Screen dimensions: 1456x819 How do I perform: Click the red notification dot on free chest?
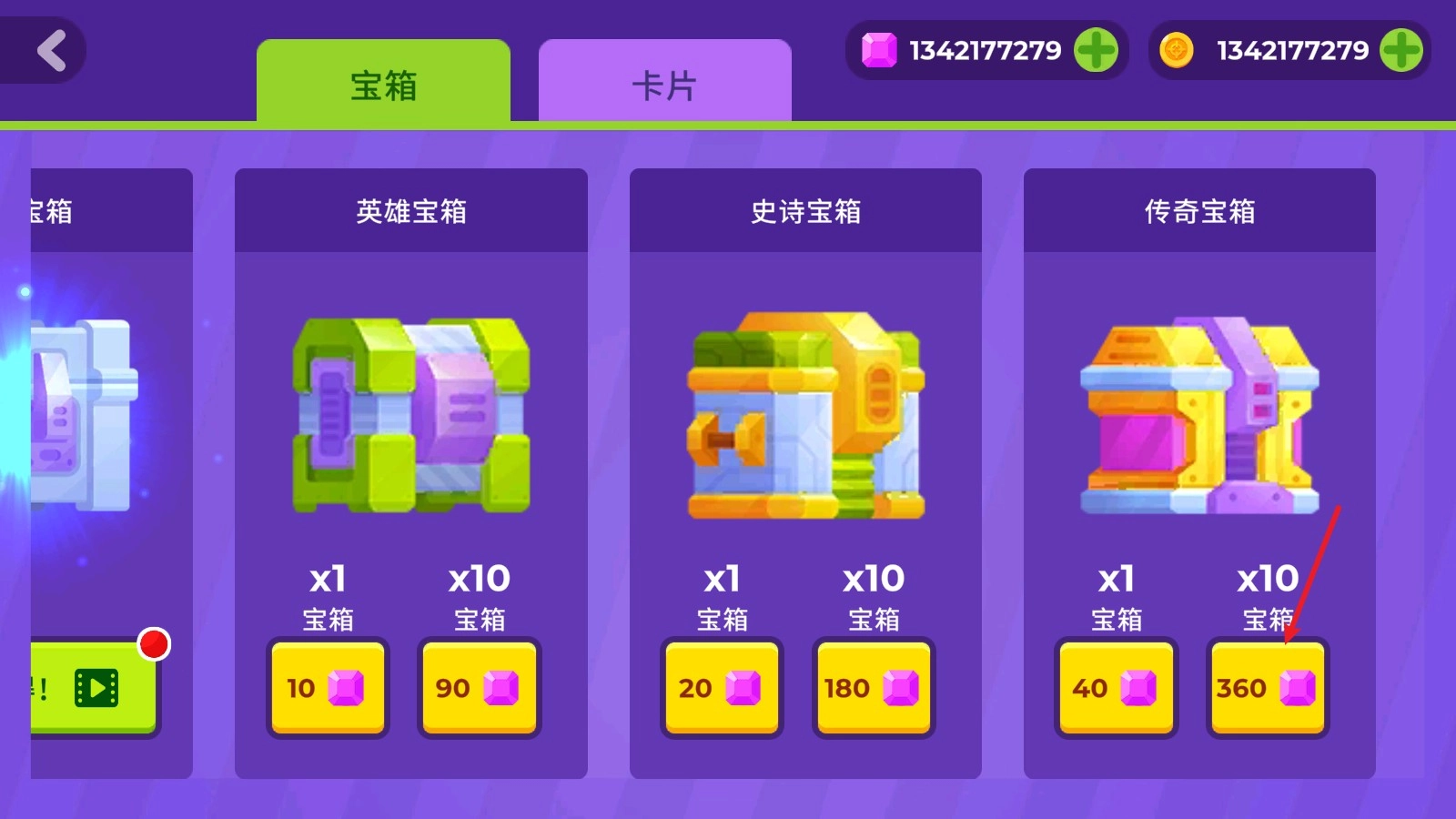tap(155, 644)
